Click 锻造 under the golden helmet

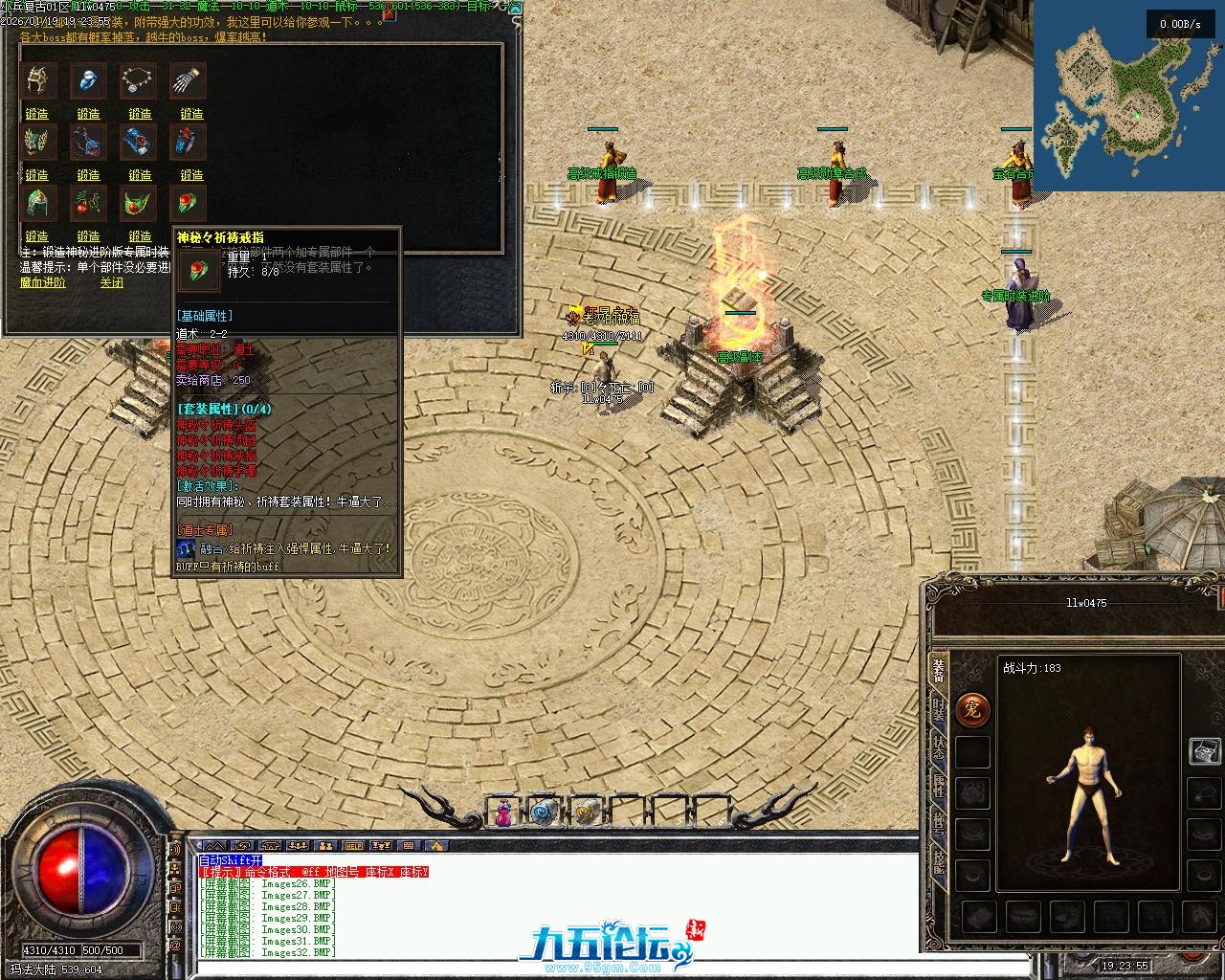(37, 114)
